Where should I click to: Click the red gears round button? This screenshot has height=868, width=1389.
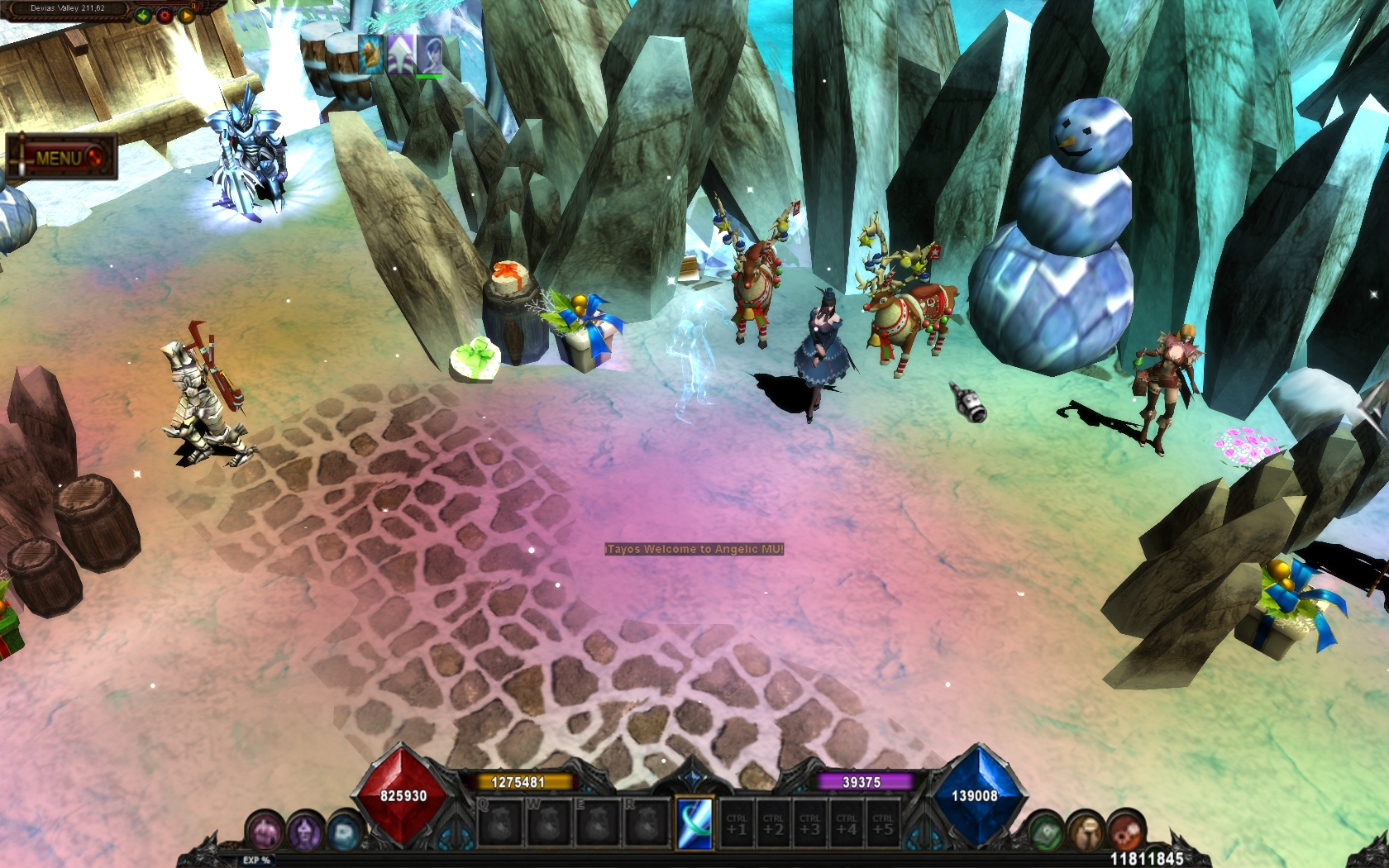[1125, 831]
